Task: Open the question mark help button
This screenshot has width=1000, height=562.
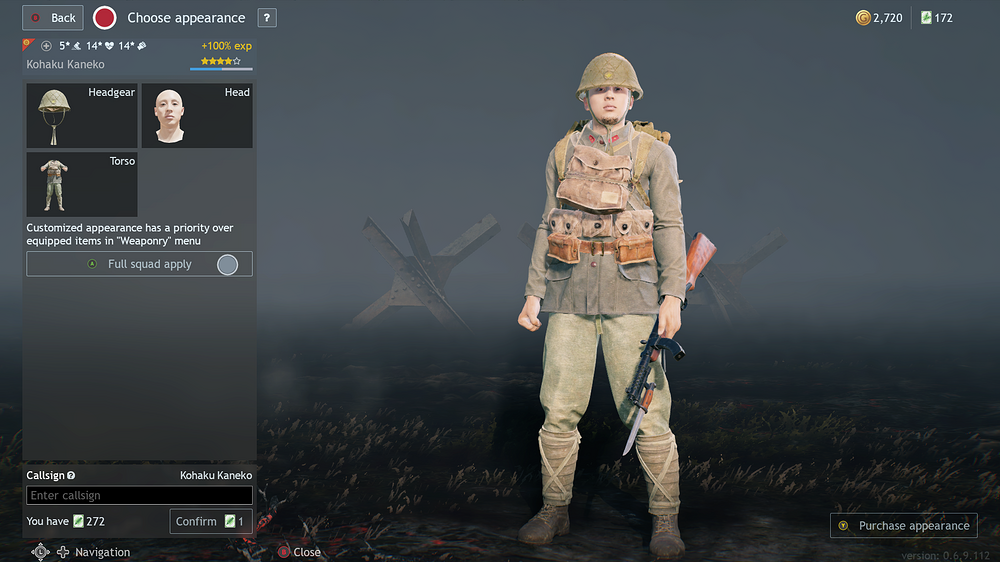Action: [267, 18]
